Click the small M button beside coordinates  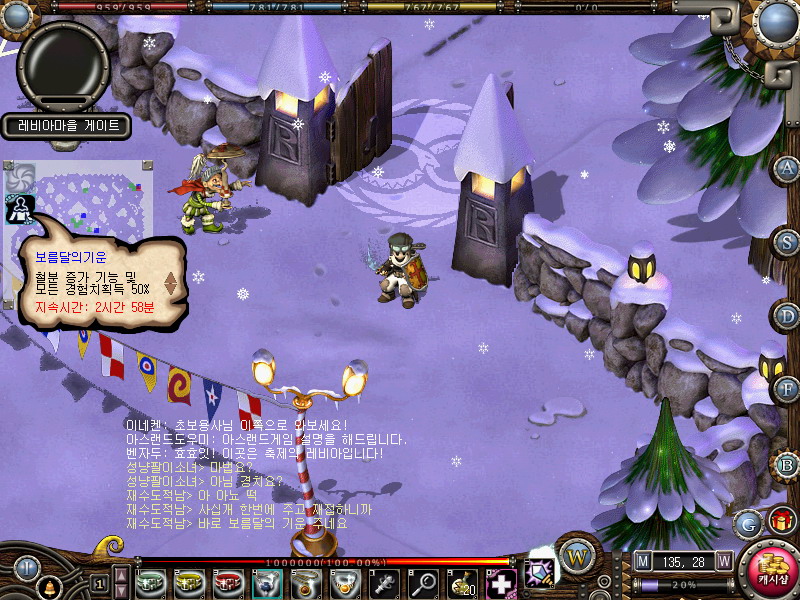pos(642,561)
